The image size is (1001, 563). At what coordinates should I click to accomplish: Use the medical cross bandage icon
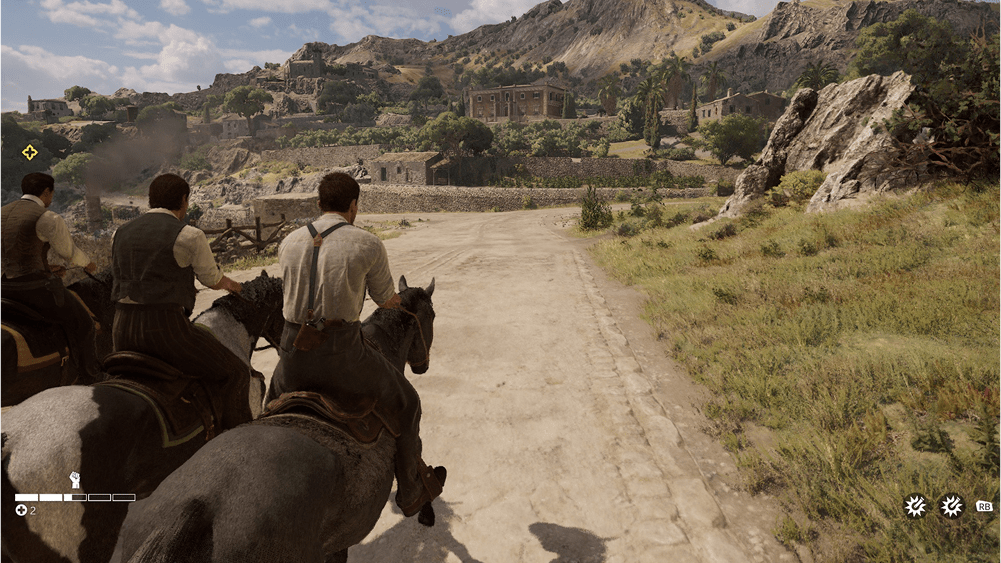pyautogui.click(x=21, y=510)
